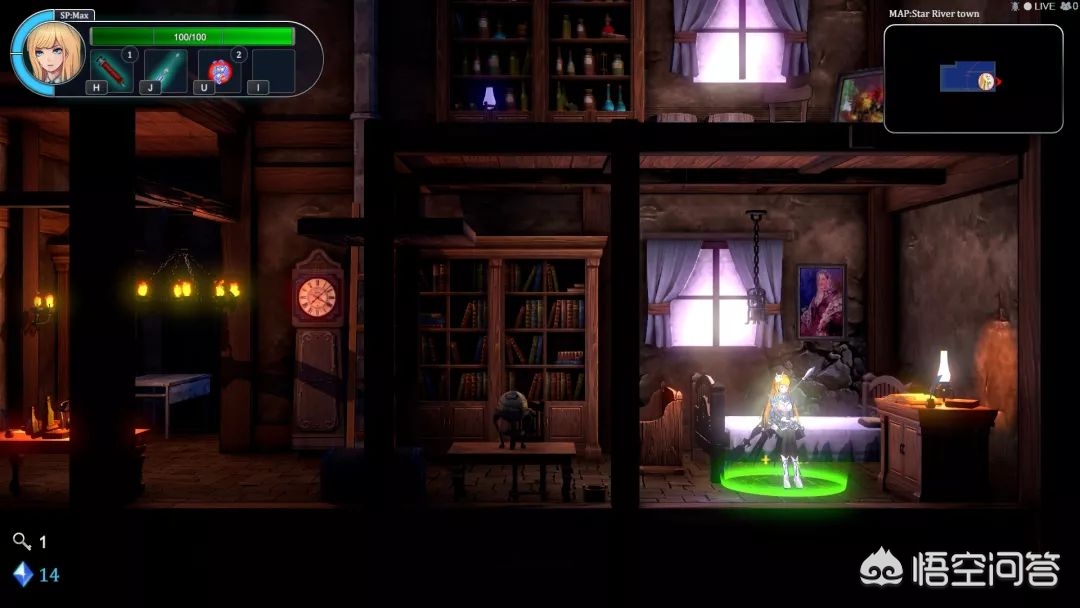
Task: Select the red syringe item slot
Action: pos(111,71)
